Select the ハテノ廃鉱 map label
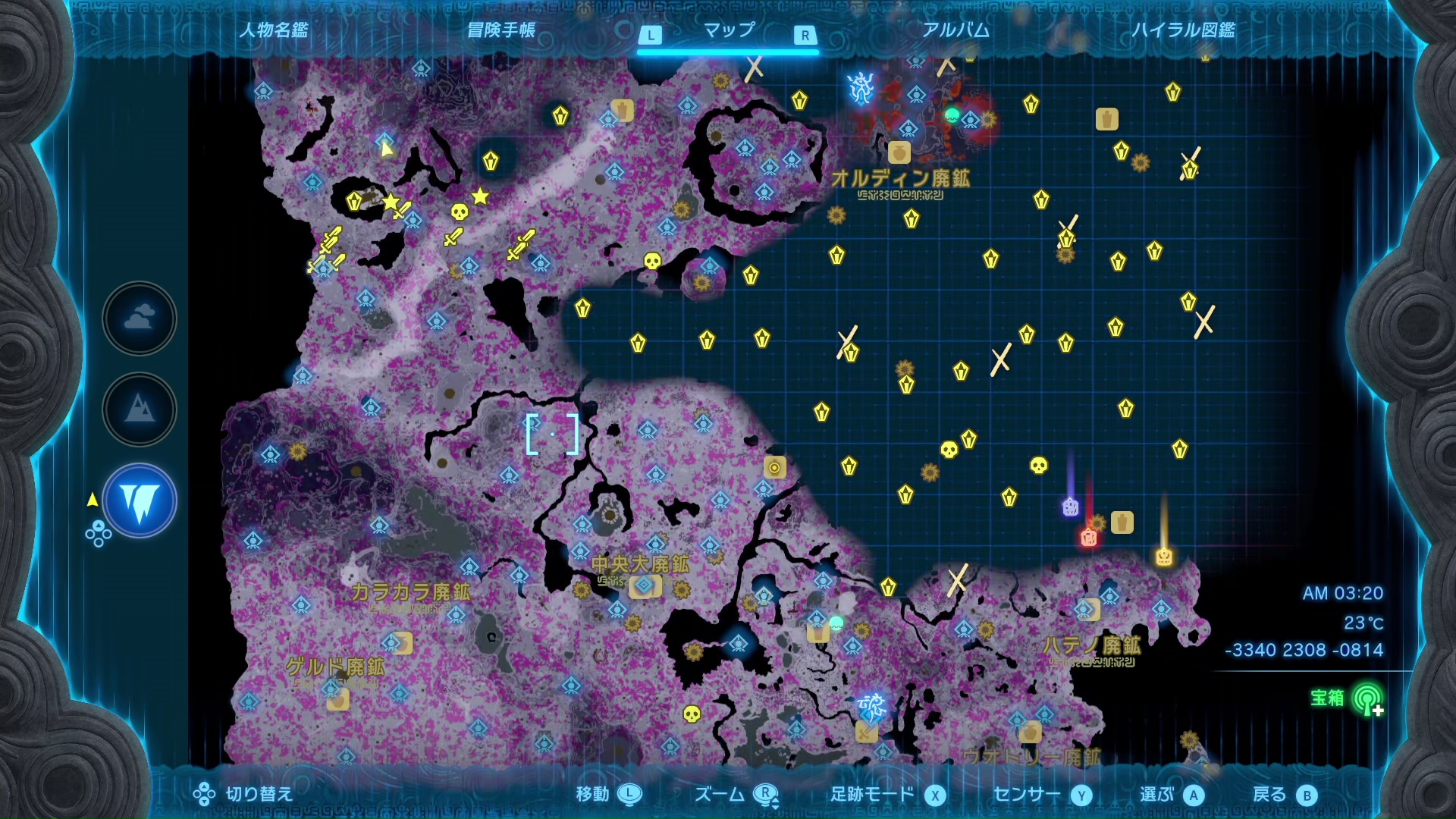Screen dimensions: 1456x819 click(x=1091, y=646)
